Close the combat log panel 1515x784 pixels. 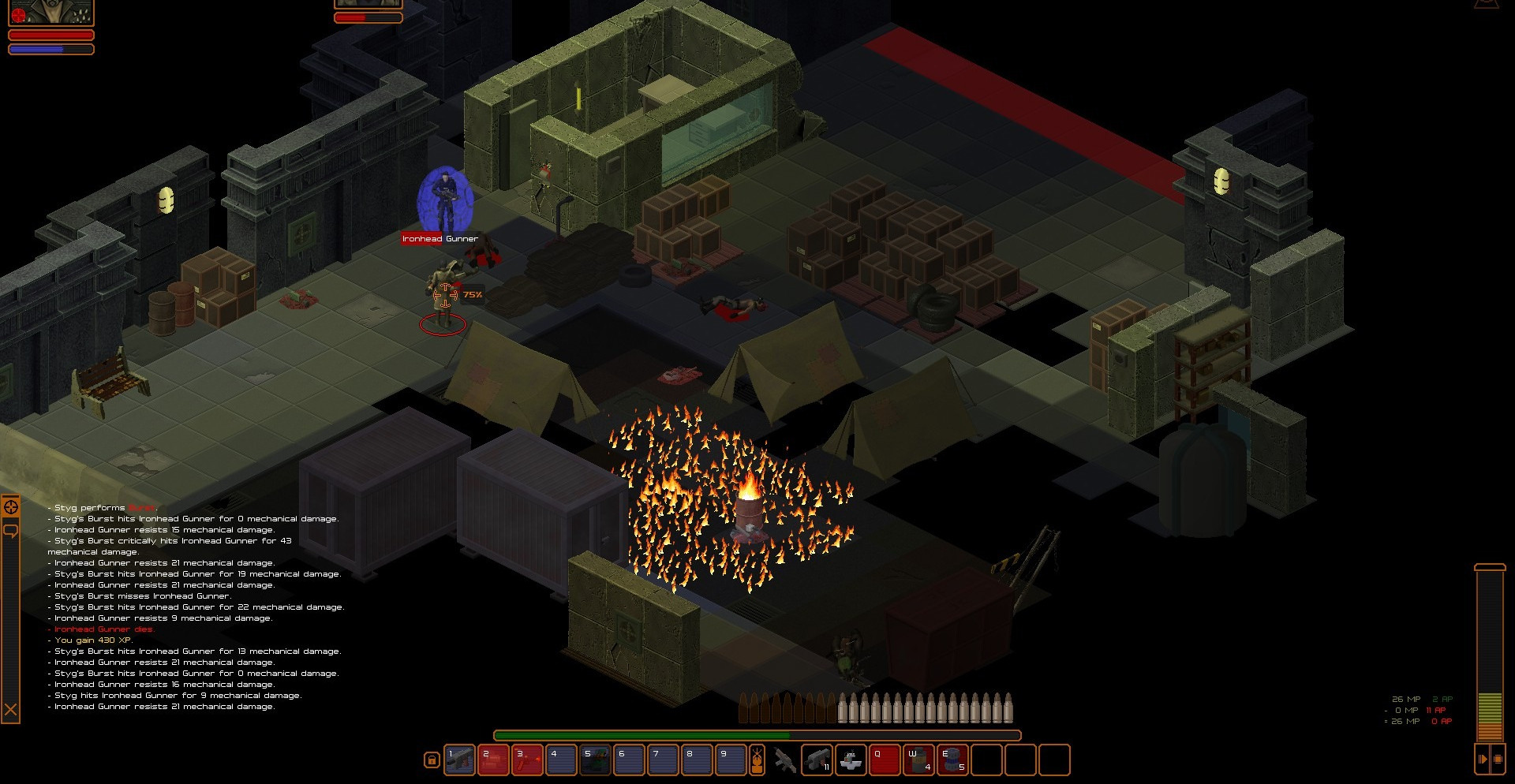(x=11, y=711)
